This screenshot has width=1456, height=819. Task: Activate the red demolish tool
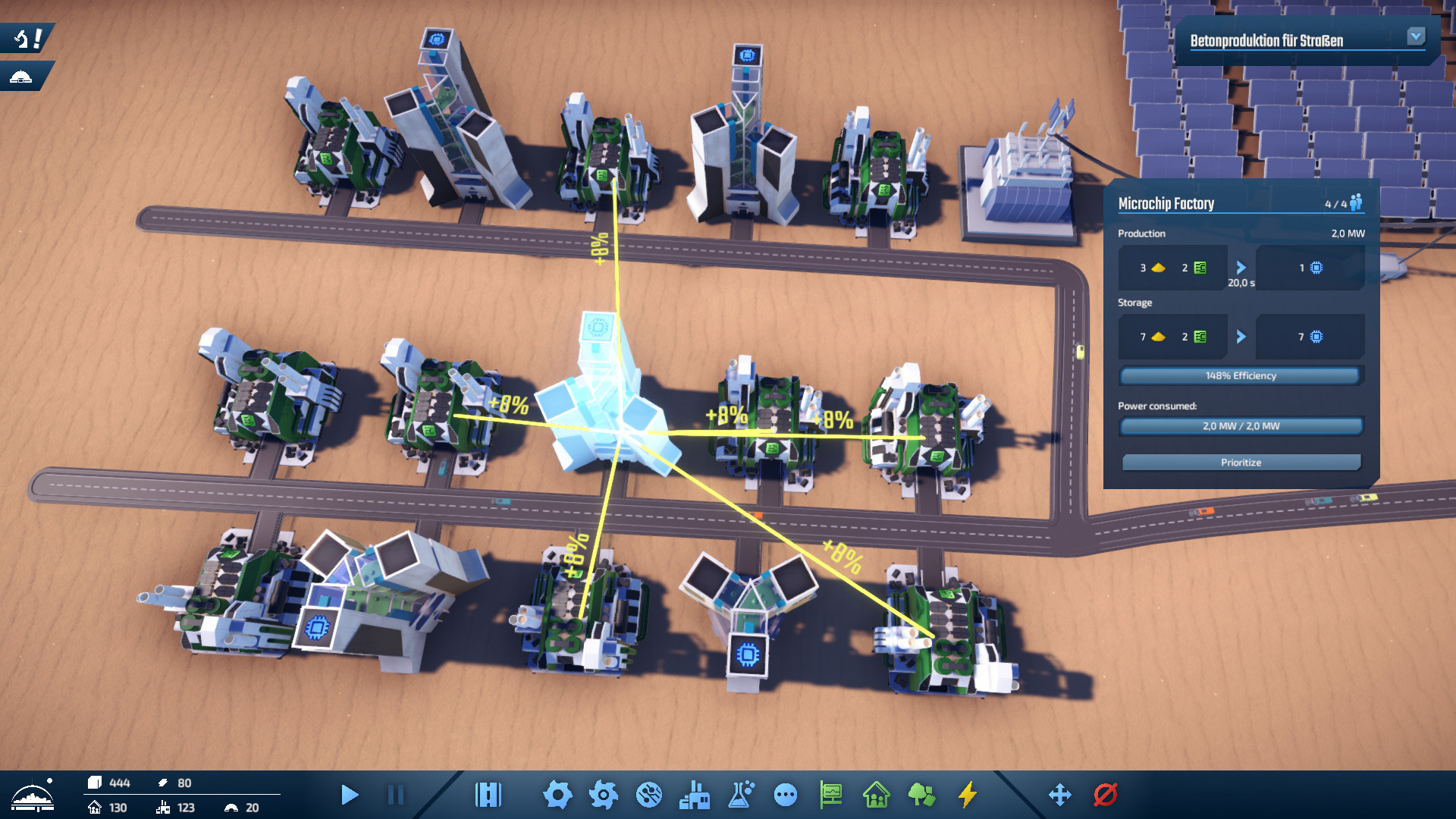[x=1106, y=795]
